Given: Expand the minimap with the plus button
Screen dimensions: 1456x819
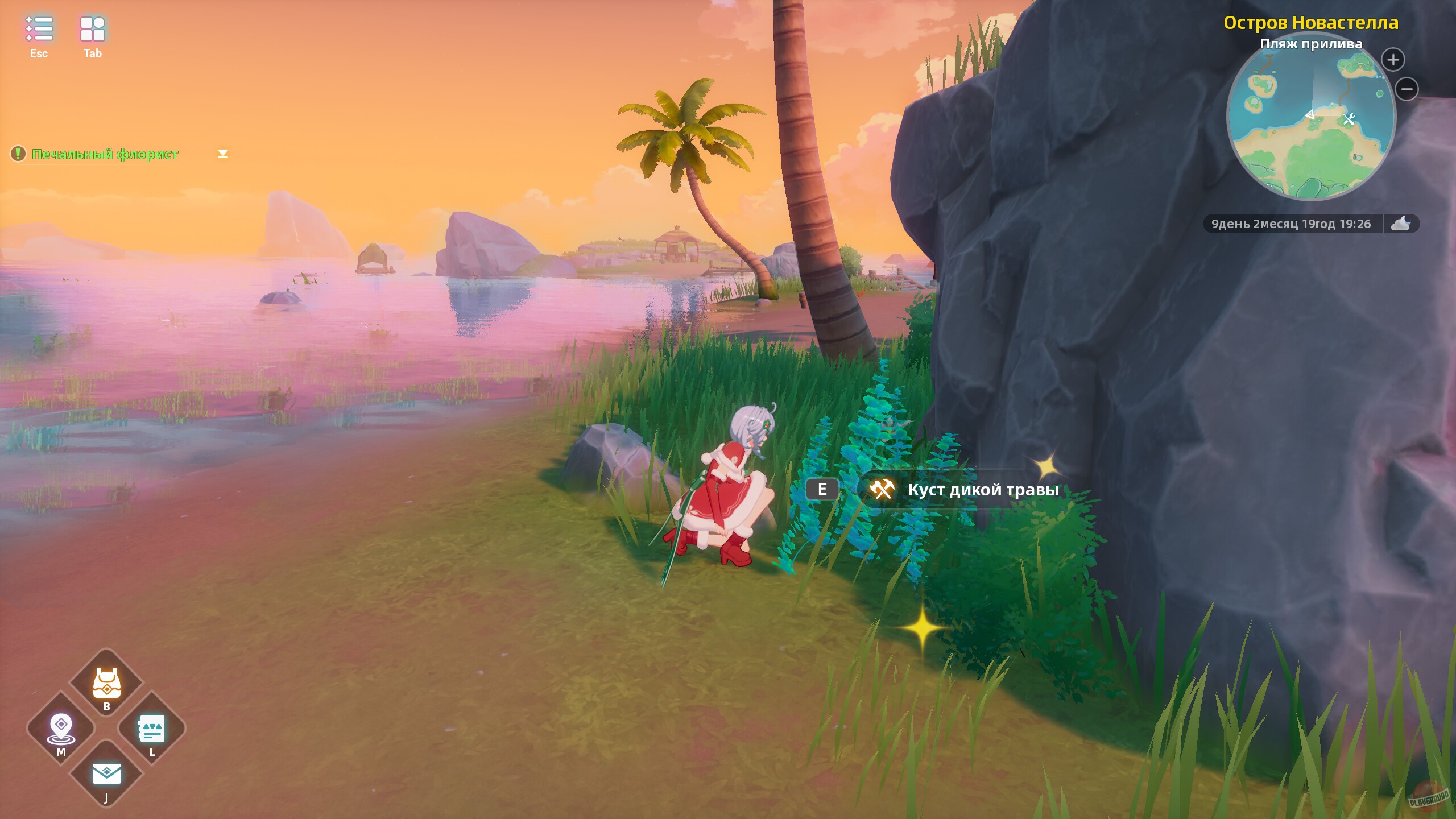Looking at the screenshot, I should coord(1393,59).
